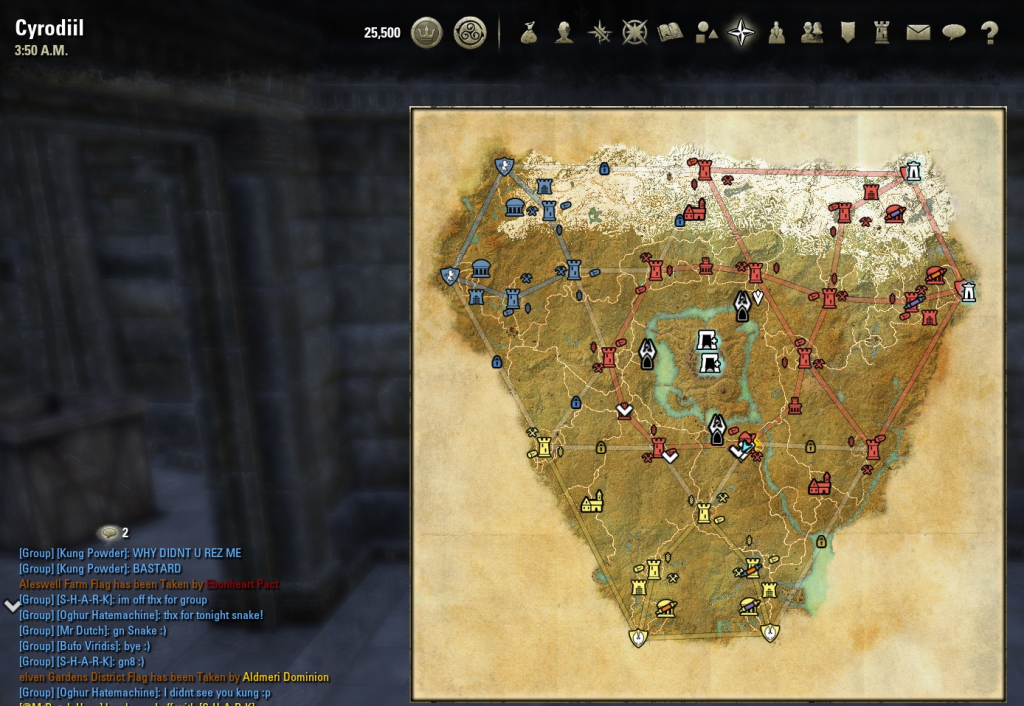This screenshot has width=1024, height=706.
Task: Click the triskelion swirl icon
Action: point(469,33)
